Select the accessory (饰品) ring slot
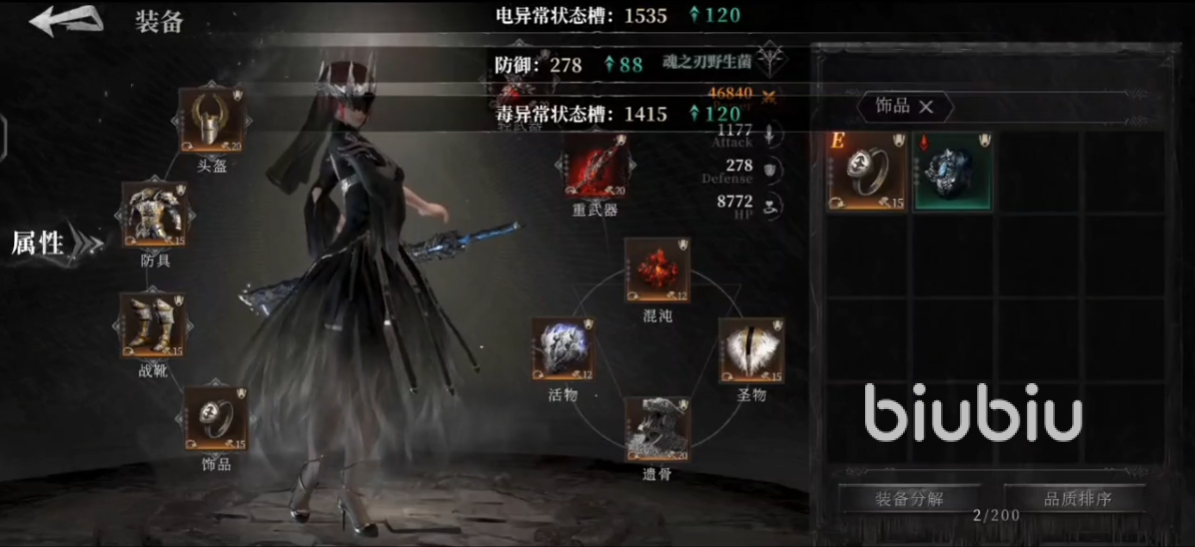 click(x=215, y=418)
